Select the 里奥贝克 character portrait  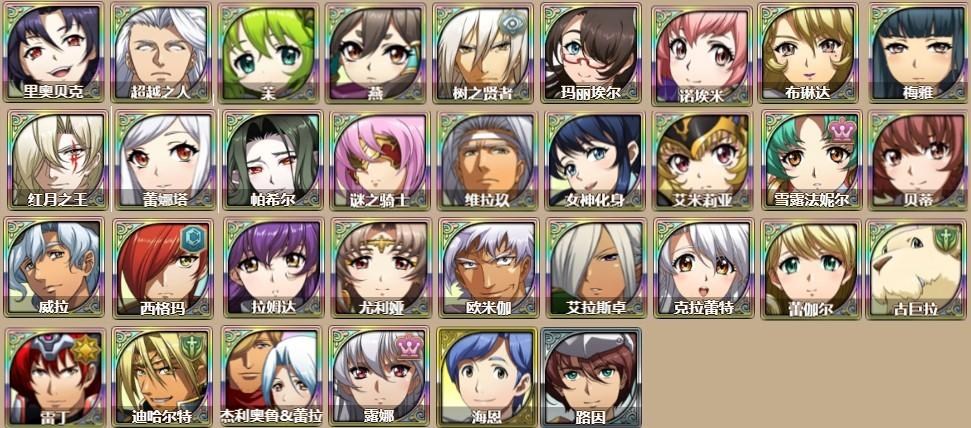coord(54,50)
